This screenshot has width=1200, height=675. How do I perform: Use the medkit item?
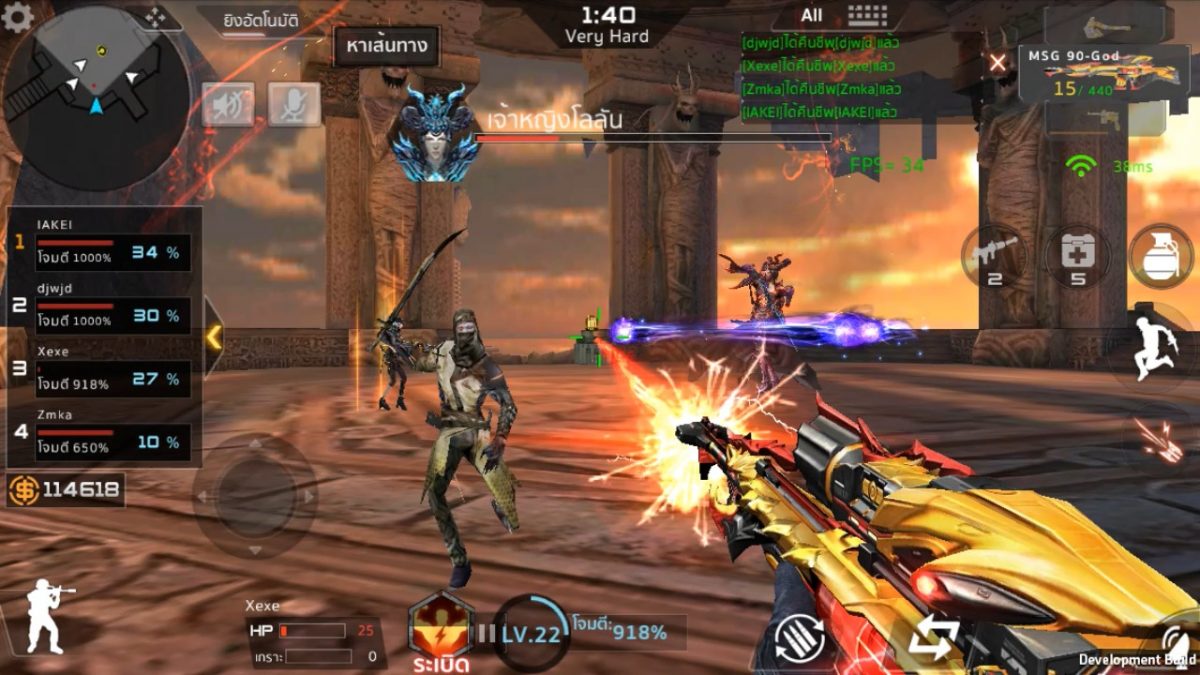click(1077, 256)
